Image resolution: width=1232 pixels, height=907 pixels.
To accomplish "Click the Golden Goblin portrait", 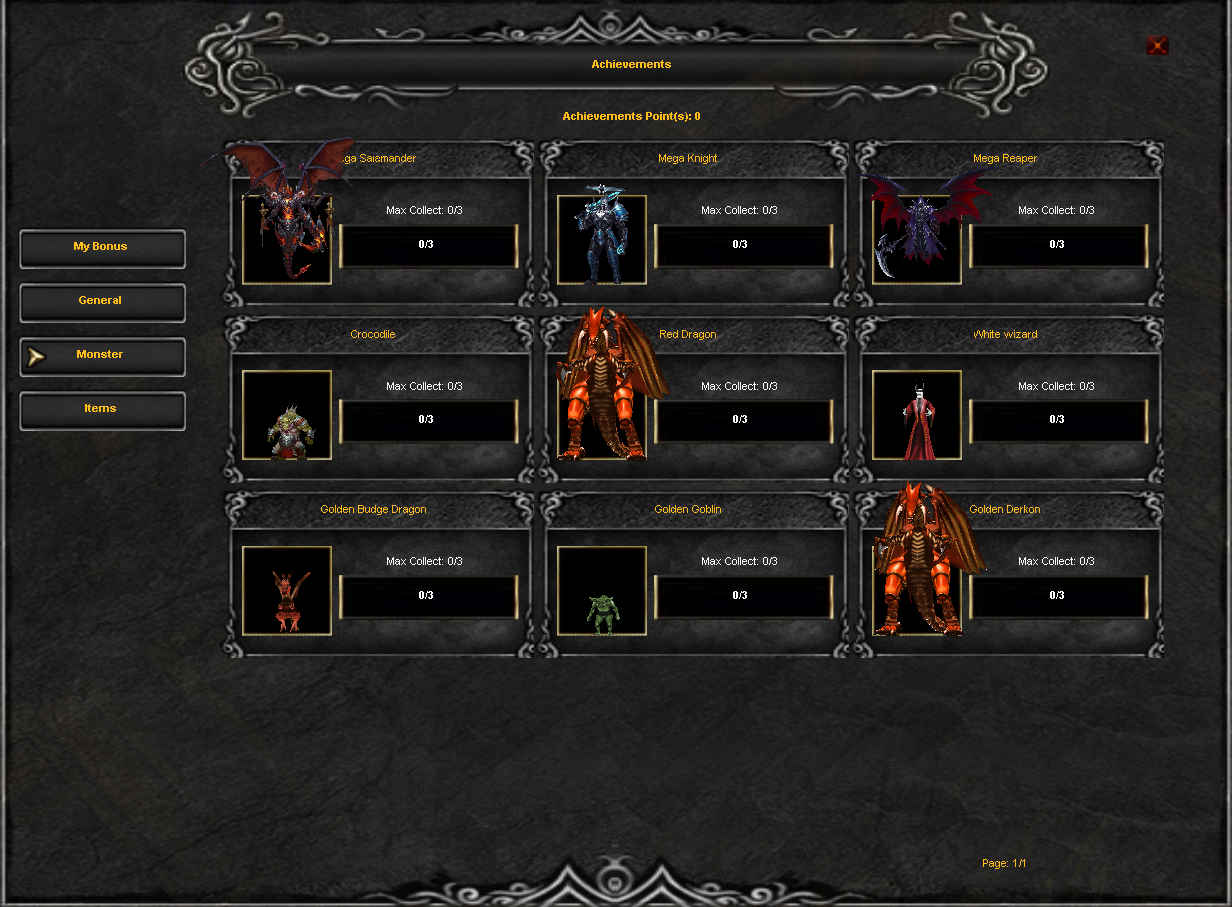I will [x=602, y=590].
